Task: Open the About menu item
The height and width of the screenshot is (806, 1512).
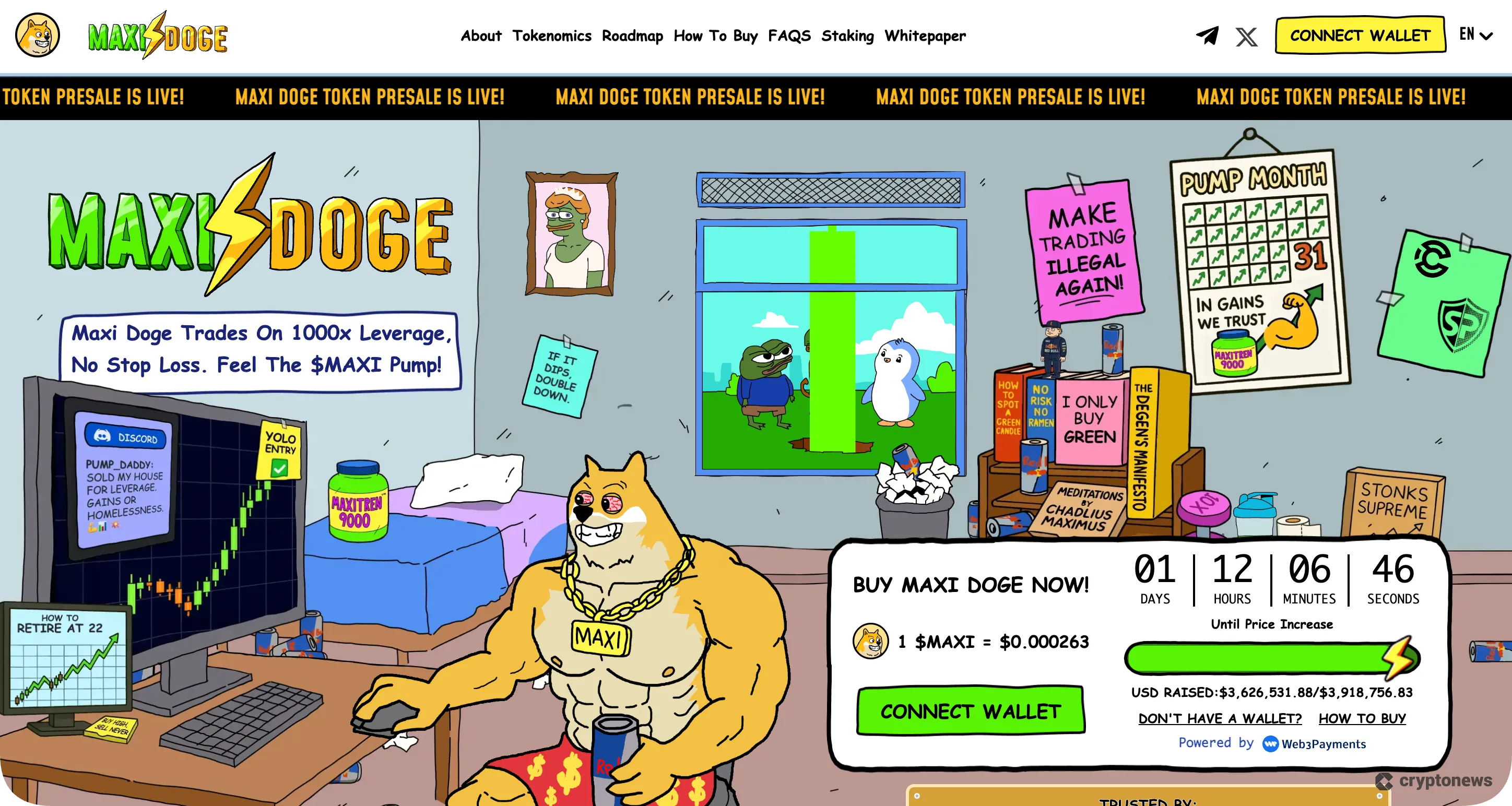Action: (x=481, y=36)
